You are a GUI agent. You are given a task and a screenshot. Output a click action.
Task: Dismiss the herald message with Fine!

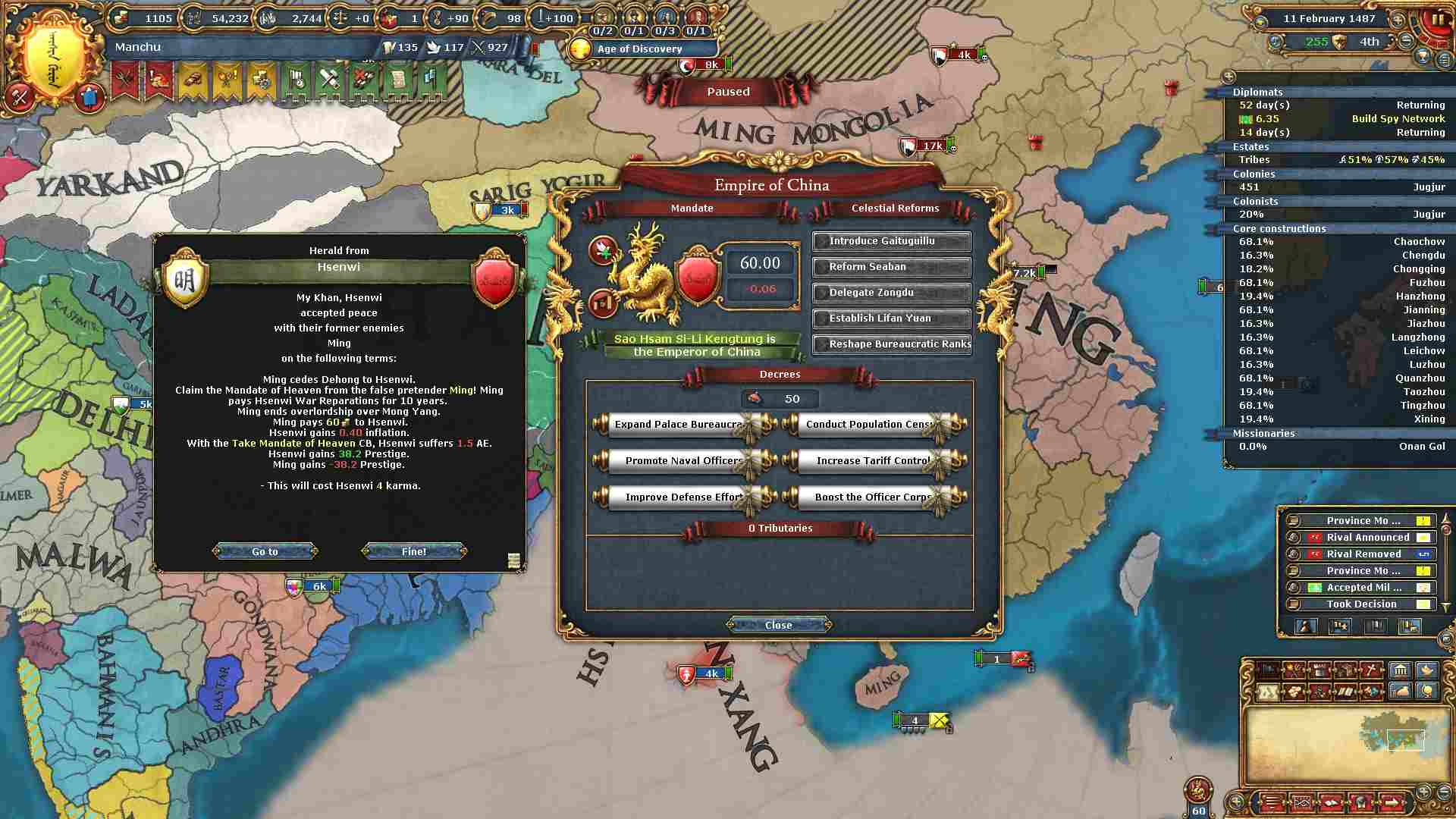[x=414, y=551]
